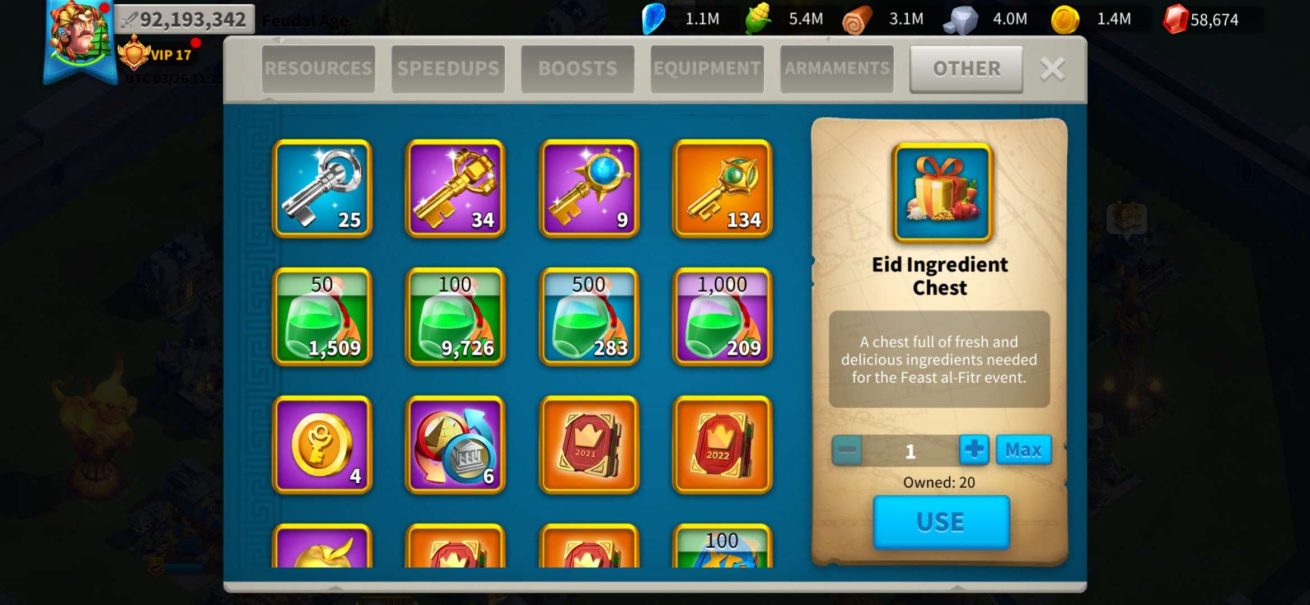Image resolution: width=1310 pixels, height=605 pixels.
Task: Switch to the Resources tab
Action: (x=318, y=69)
